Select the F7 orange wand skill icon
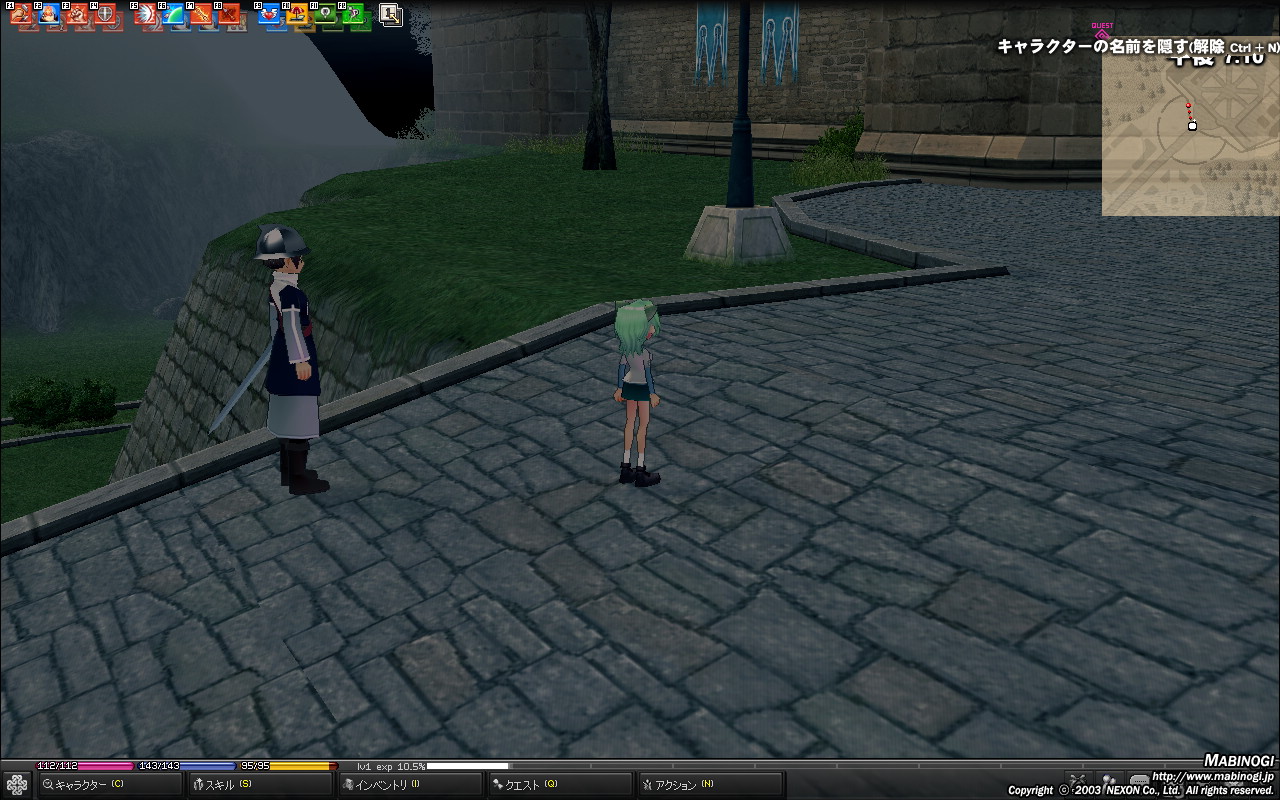This screenshot has height=800, width=1280. pos(202,15)
